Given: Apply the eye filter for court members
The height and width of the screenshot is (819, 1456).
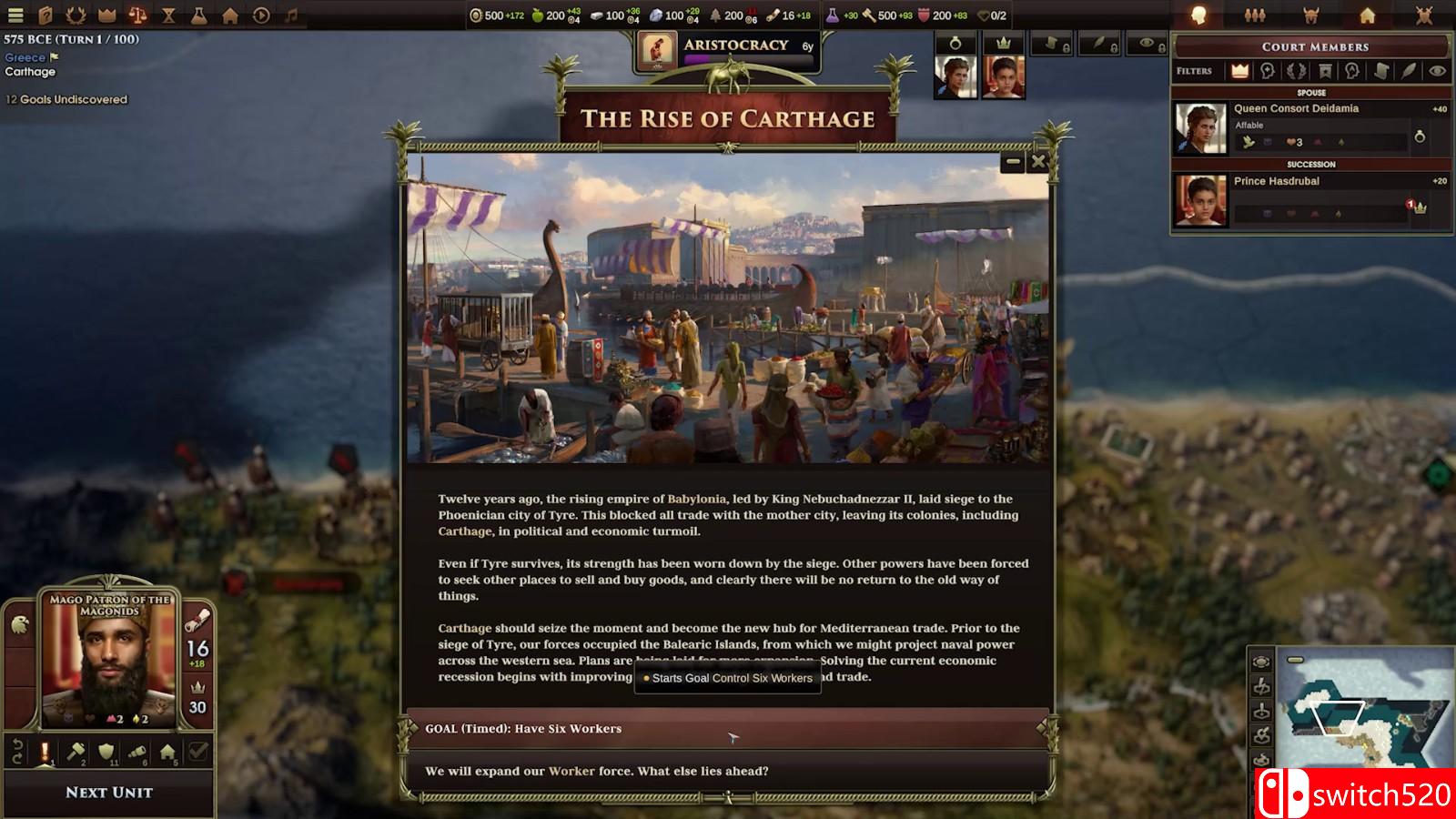Looking at the screenshot, I should coord(1437,71).
